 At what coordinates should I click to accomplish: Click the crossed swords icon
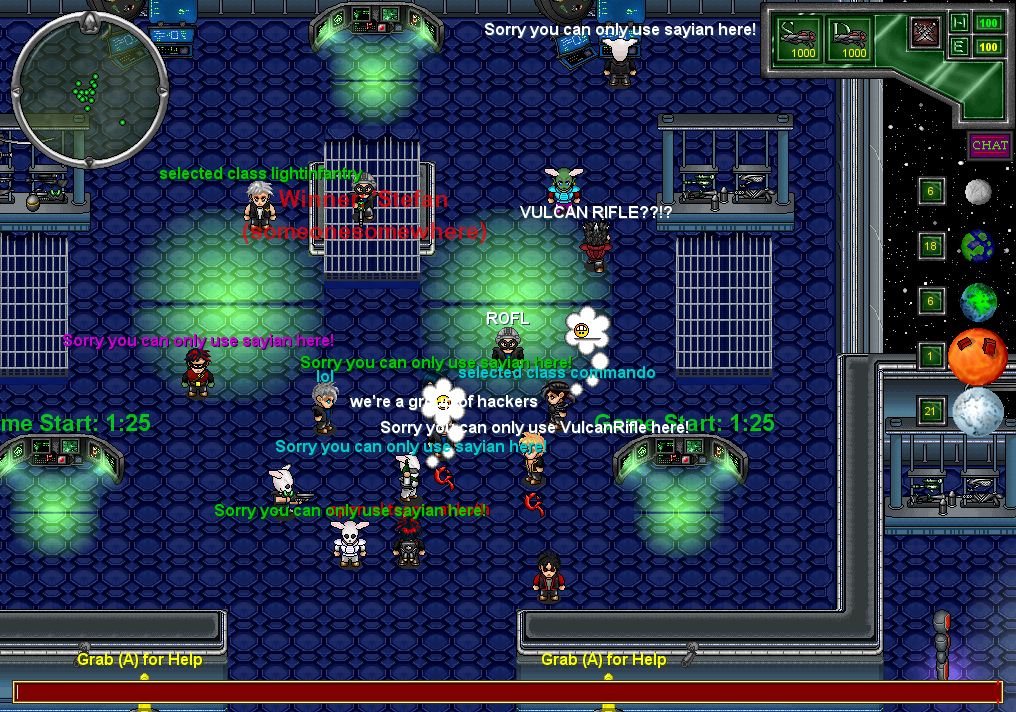[925, 34]
